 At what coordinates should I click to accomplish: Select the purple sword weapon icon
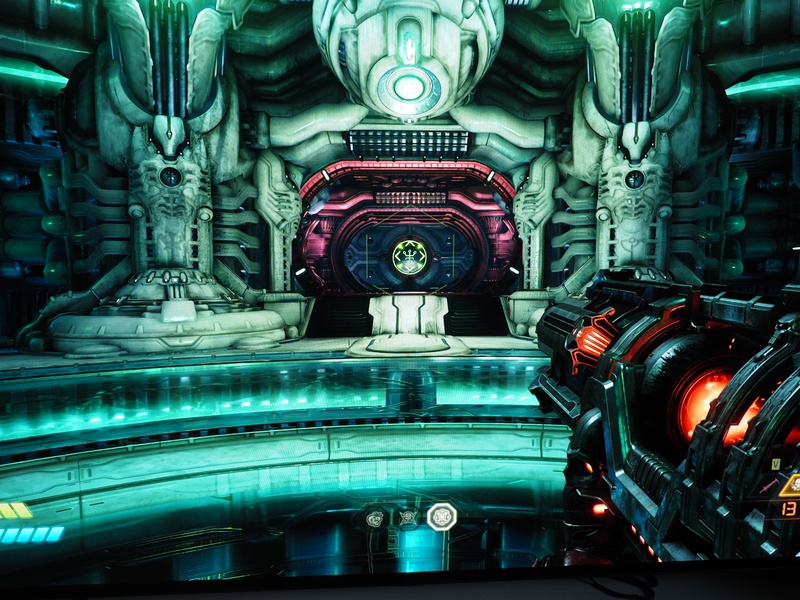coord(769,485)
